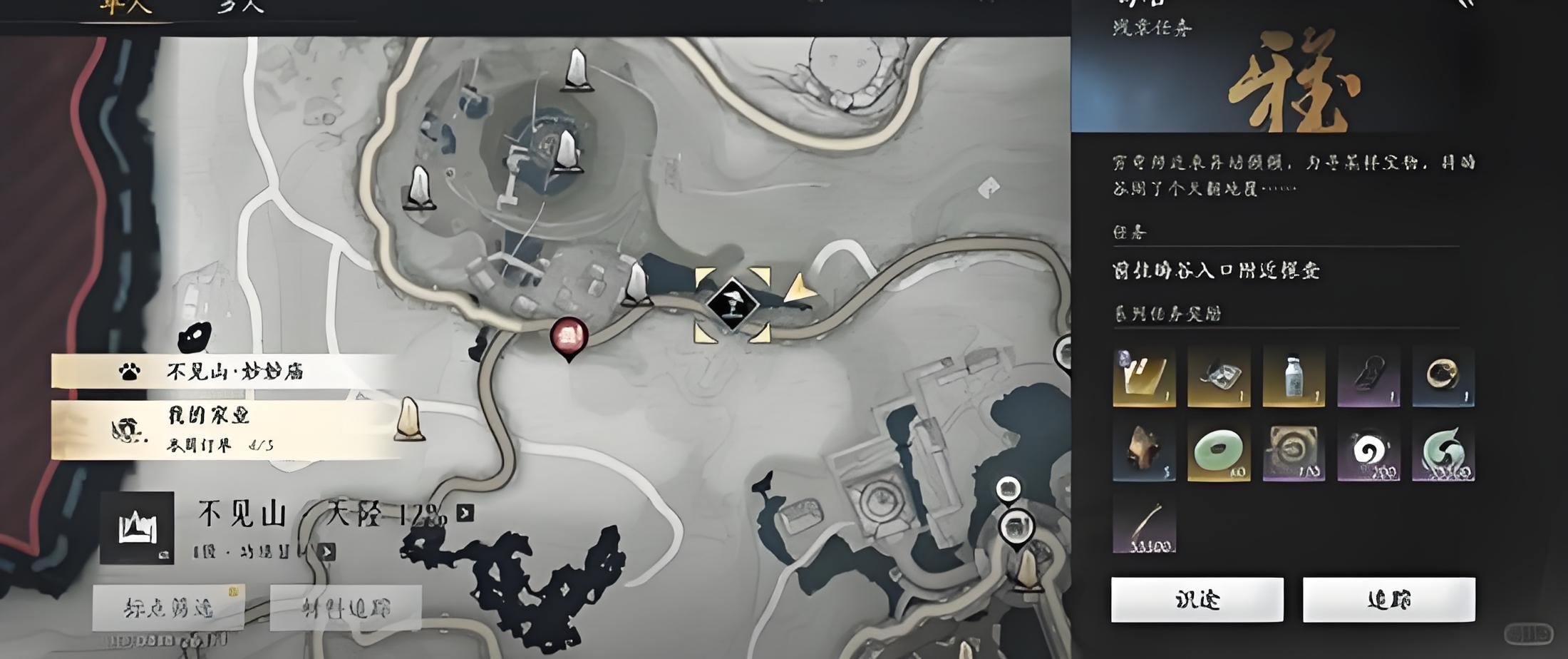
Task: Inspect the green jade ring reward
Action: [x=1218, y=451]
